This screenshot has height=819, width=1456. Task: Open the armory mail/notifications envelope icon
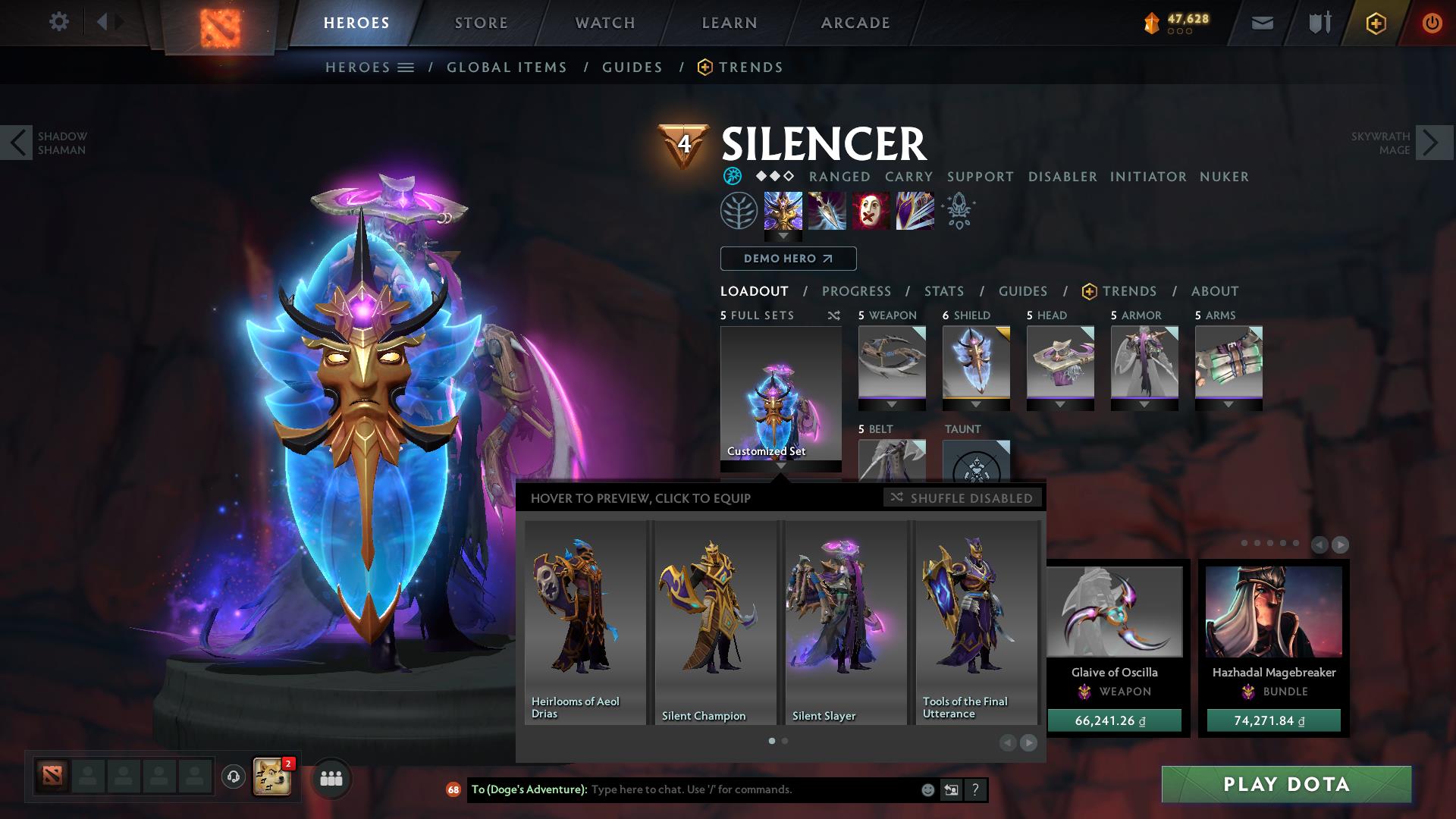[1261, 22]
